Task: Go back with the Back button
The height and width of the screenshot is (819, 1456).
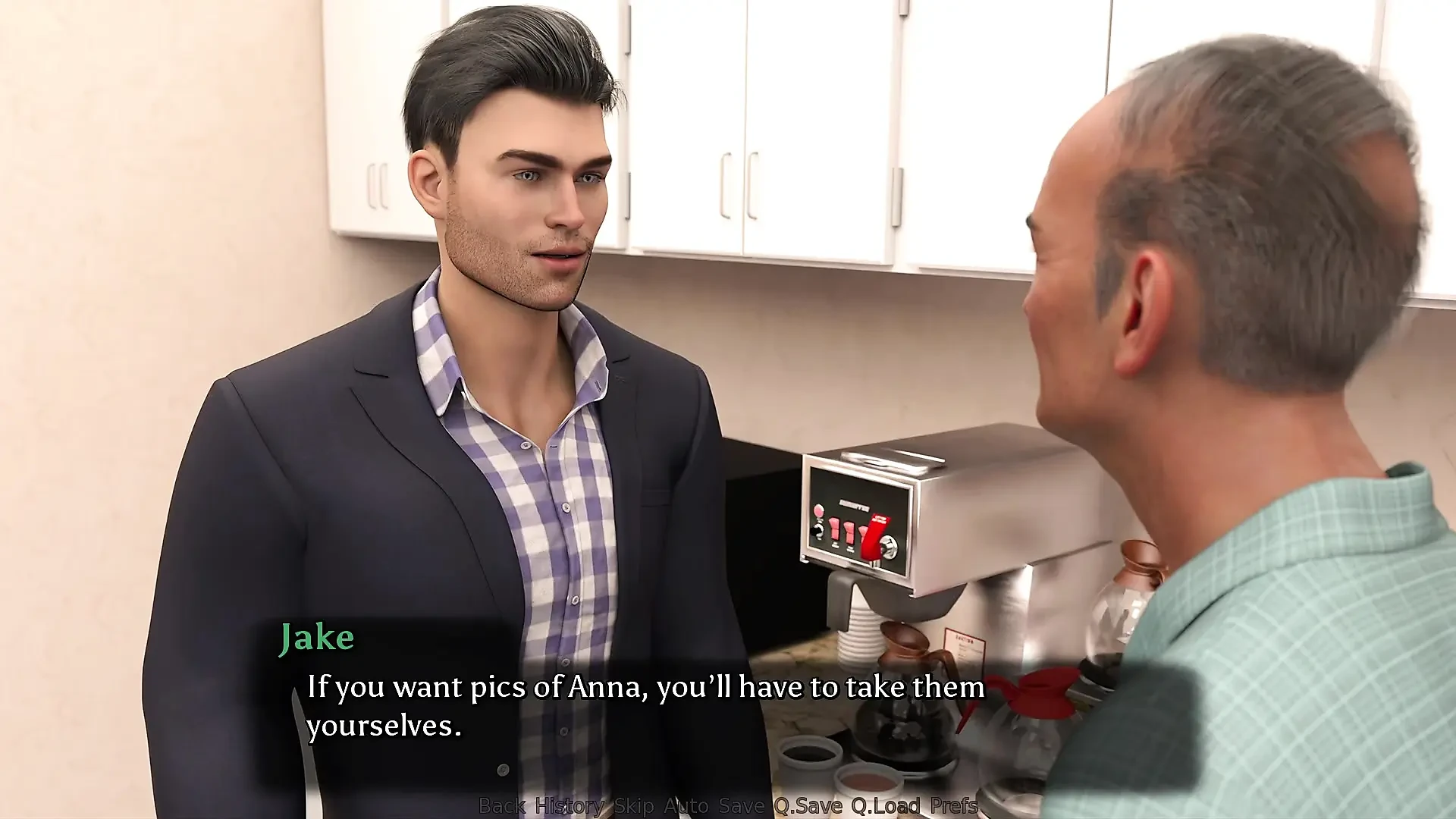Action: [502, 805]
